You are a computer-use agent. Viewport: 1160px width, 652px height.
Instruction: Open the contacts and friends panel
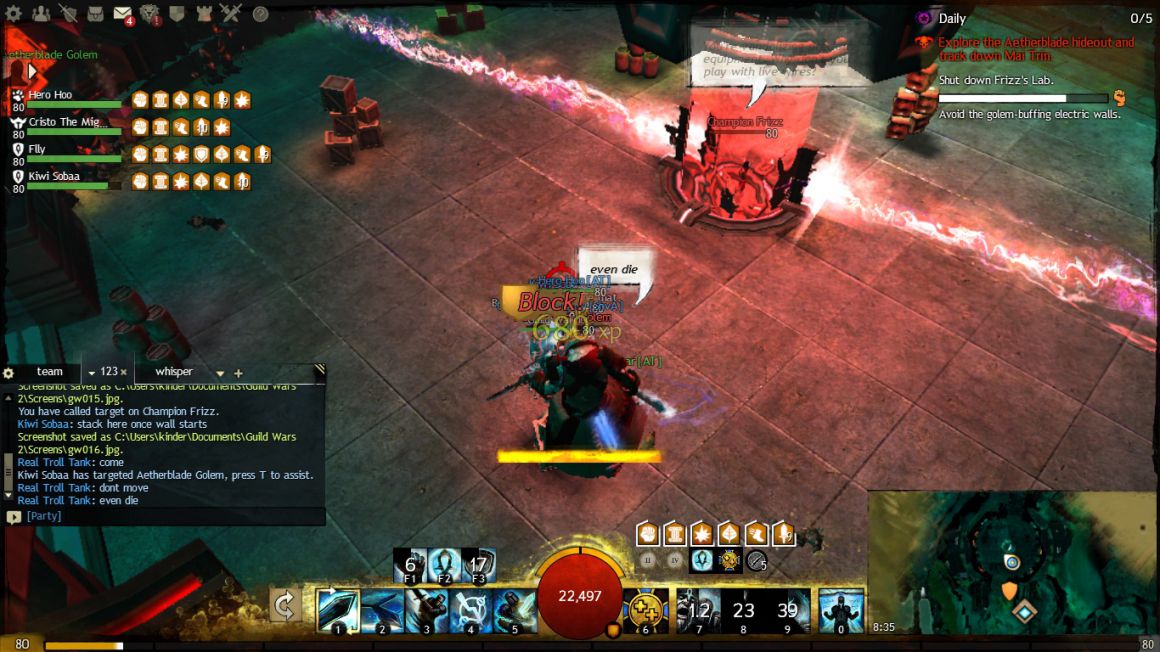pyautogui.click(x=41, y=14)
